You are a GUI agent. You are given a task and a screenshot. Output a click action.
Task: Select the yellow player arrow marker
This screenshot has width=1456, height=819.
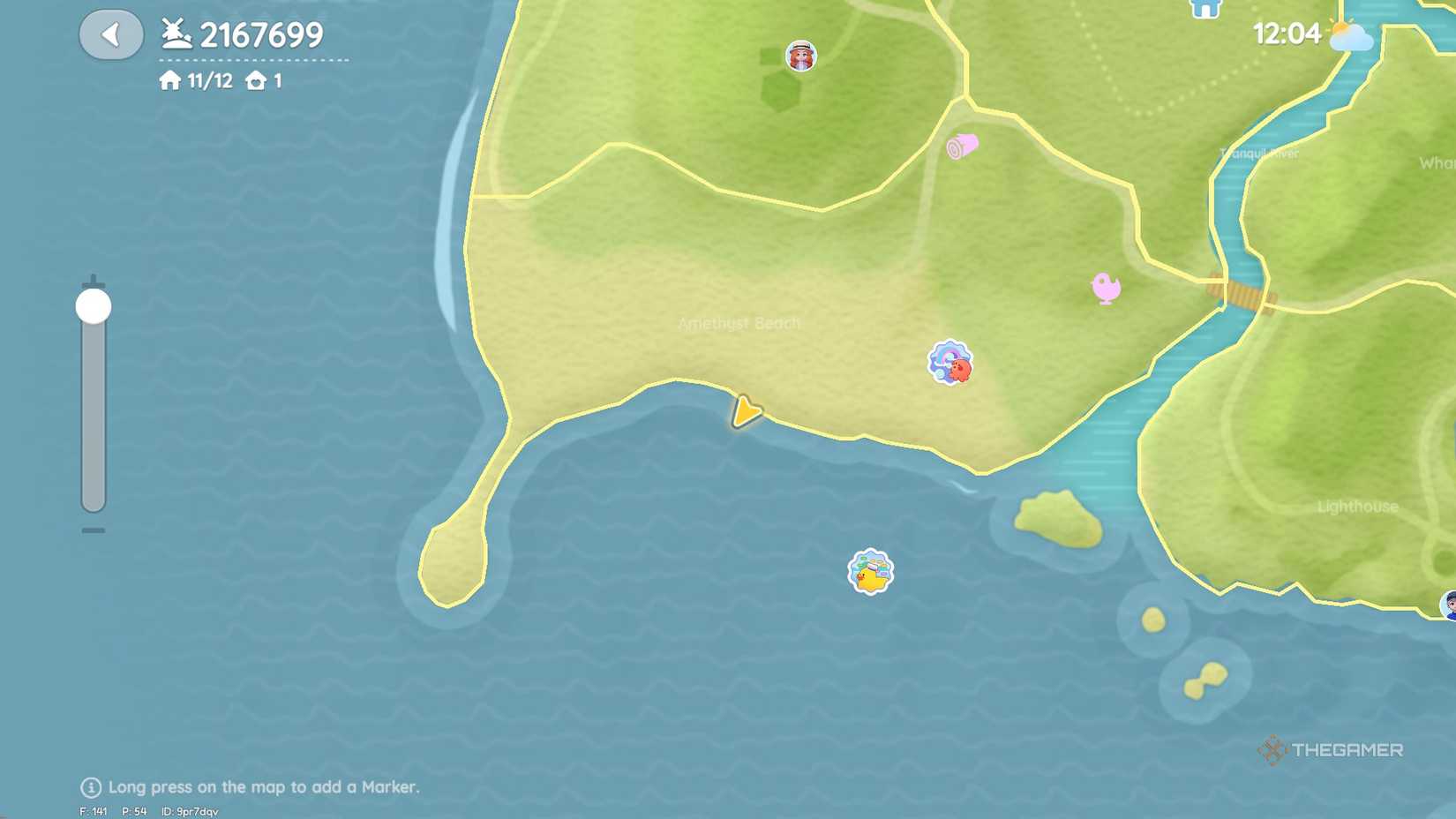pos(744,413)
